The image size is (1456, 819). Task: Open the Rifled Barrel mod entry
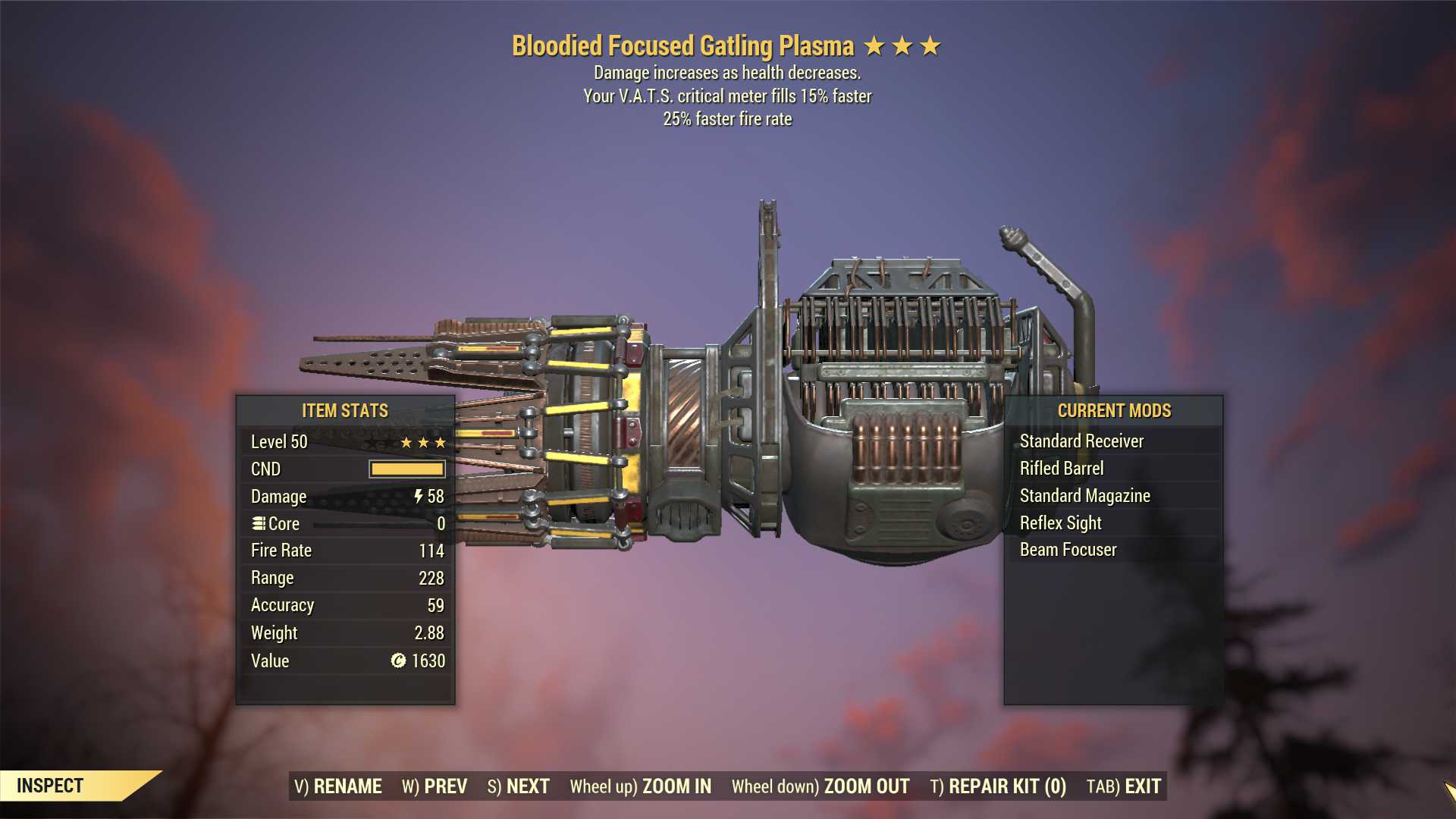[1062, 468]
